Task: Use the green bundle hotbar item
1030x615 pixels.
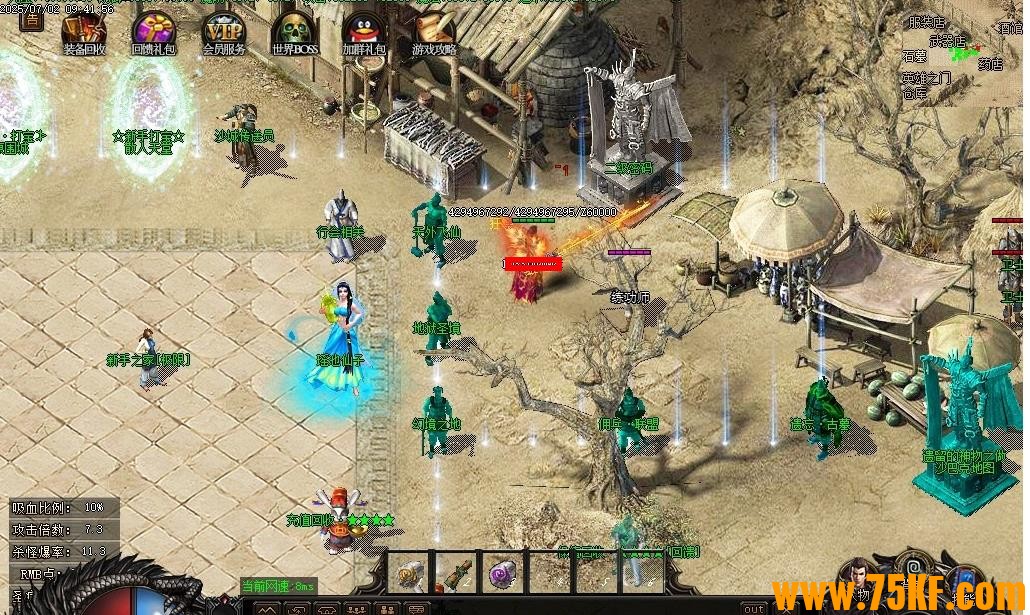Action: pyautogui.click(x=456, y=573)
